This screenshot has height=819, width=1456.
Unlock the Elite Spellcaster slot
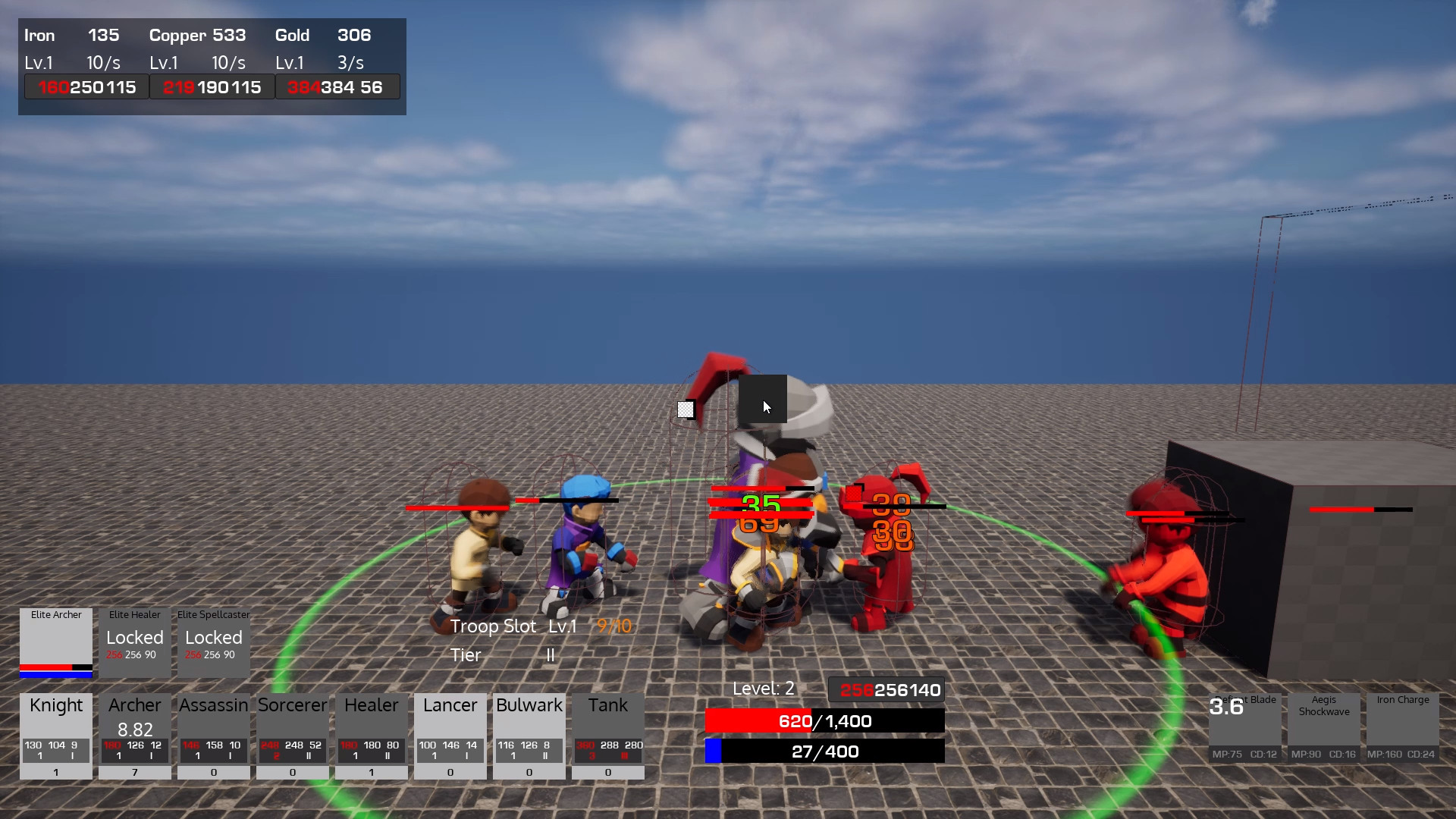click(x=213, y=643)
